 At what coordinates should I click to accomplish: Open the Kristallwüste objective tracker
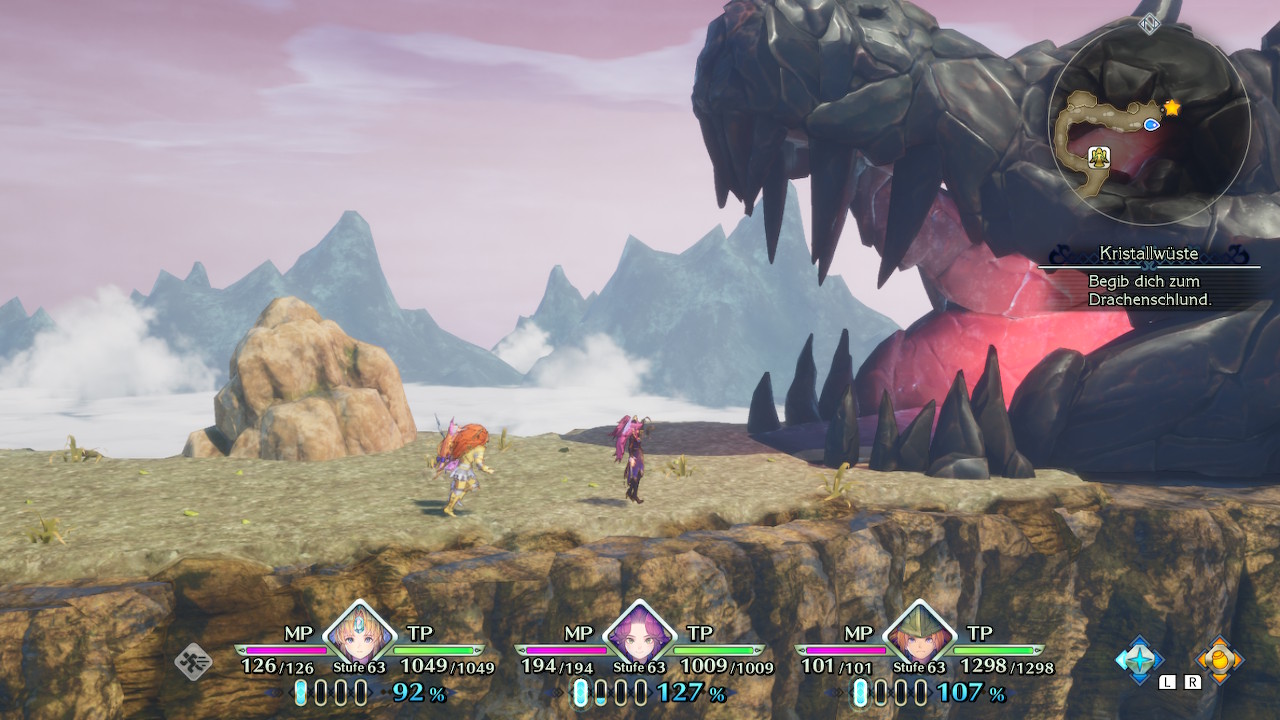[1149, 277]
